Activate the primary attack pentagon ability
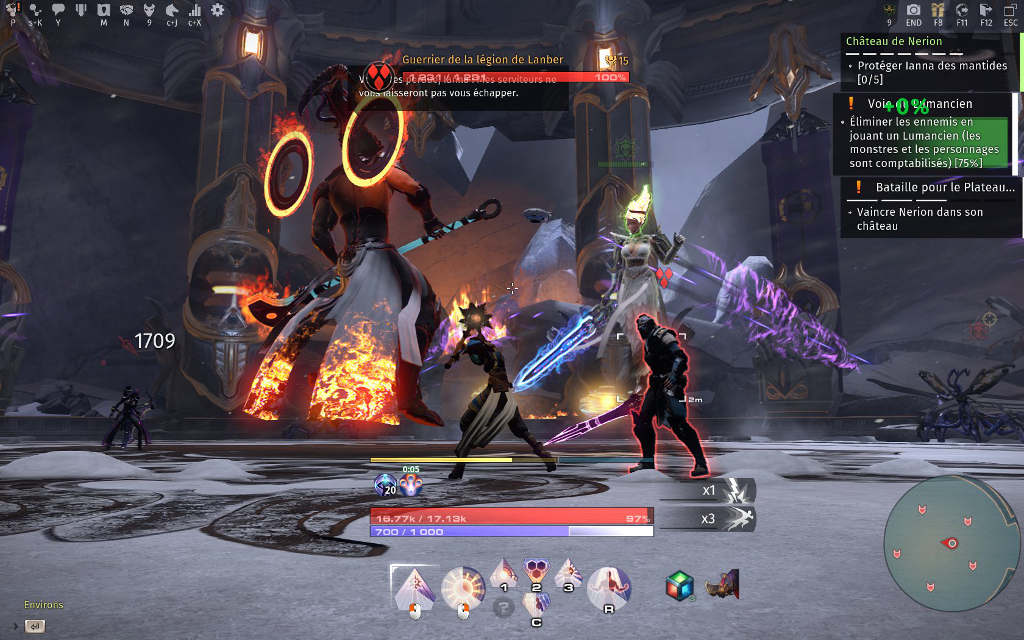The height and width of the screenshot is (640, 1024). pyautogui.click(x=414, y=586)
